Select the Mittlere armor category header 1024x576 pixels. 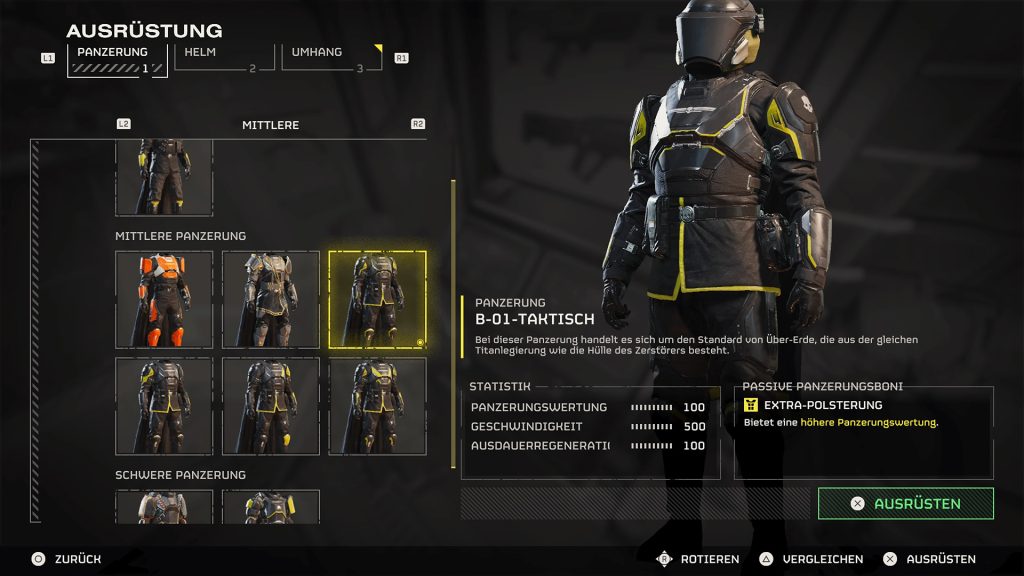pos(270,125)
